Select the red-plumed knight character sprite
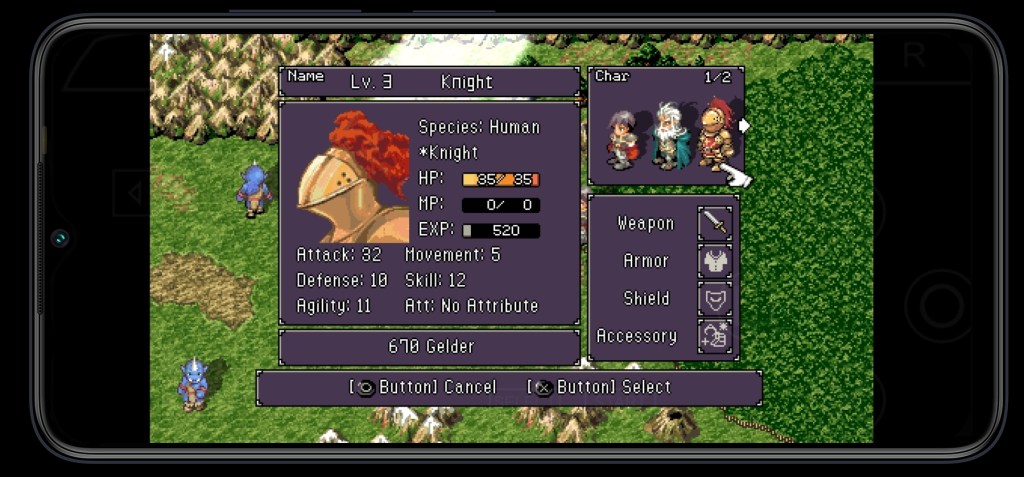The width and height of the screenshot is (1024, 477). pyautogui.click(x=714, y=133)
